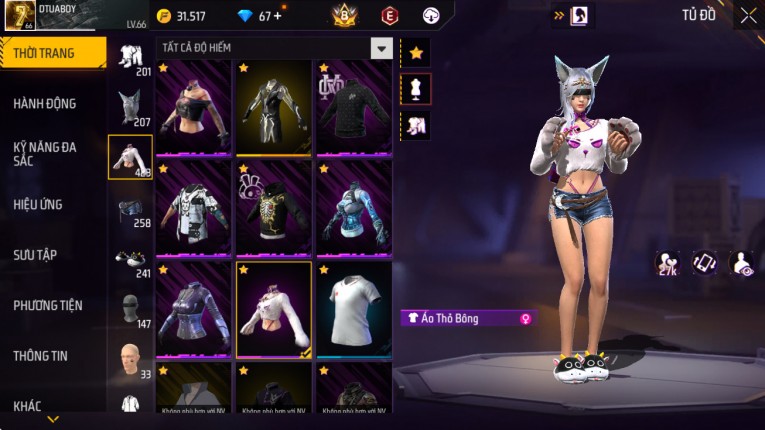Select the KỸ NĂNG ĐA SẮC entry
The image size is (765, 430).
pyautogui.click(x=45, y=153)
